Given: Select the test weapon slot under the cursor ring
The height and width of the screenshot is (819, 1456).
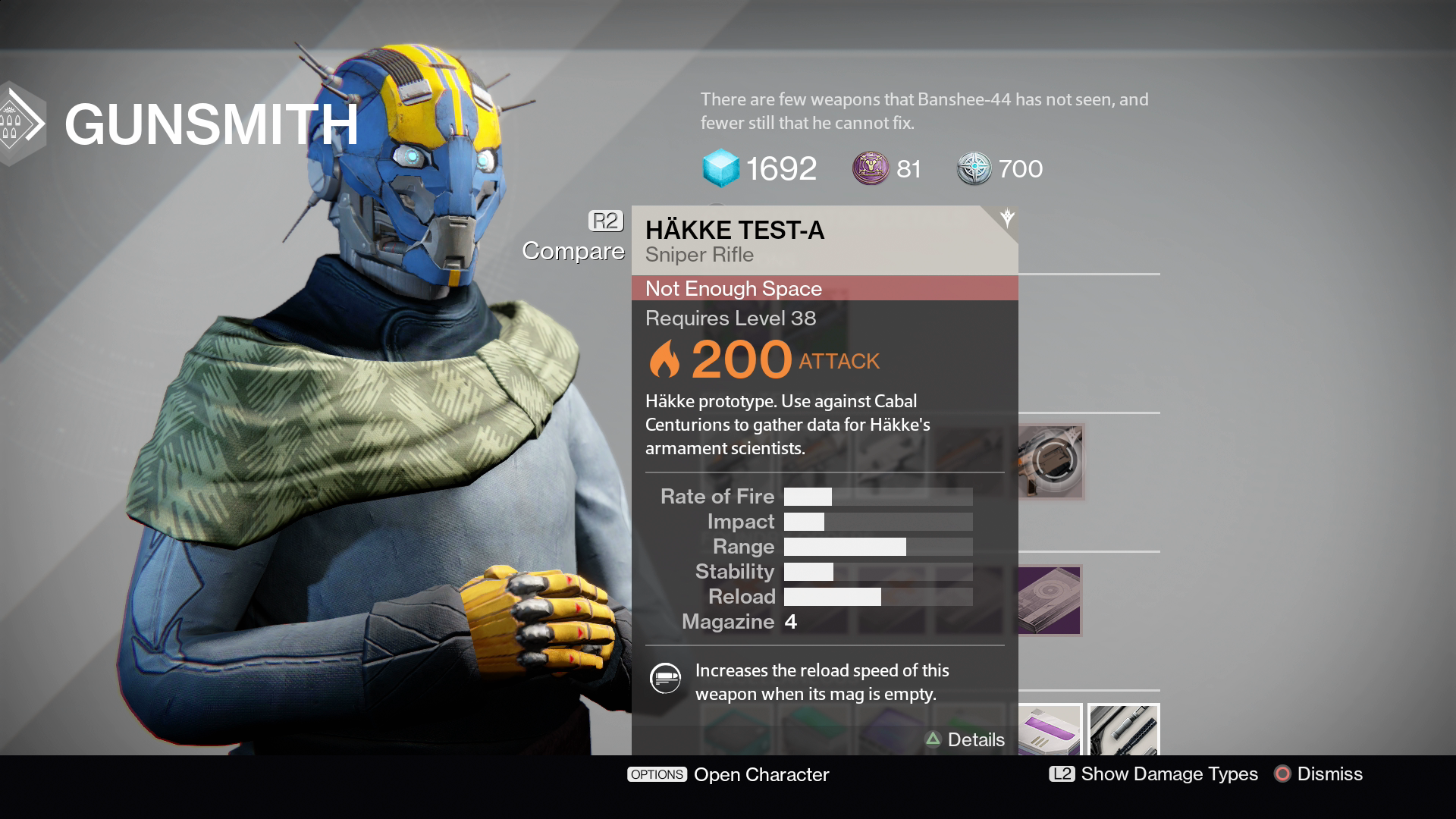Looking at the screenshot, I should click(1051, 460).
